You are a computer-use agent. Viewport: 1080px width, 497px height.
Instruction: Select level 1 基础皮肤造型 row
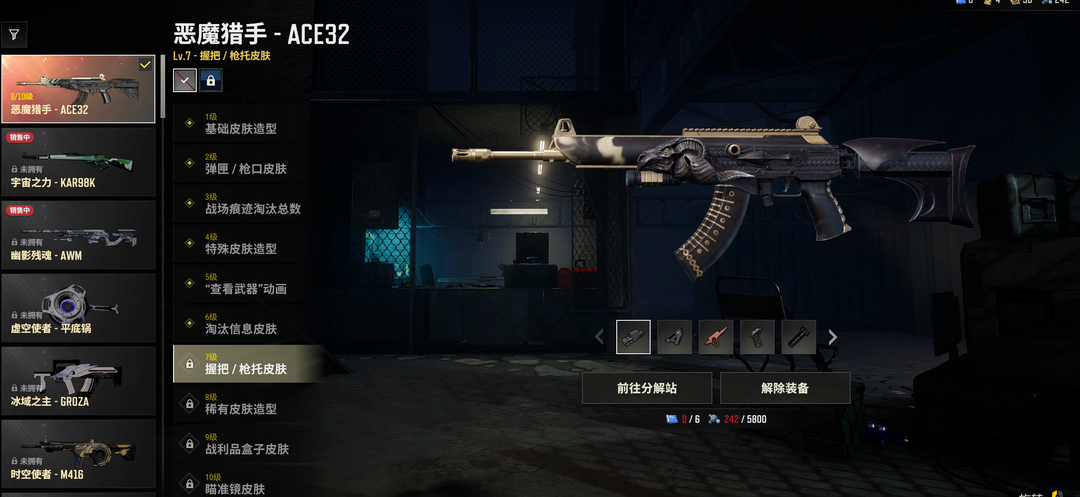click(246, 123)
